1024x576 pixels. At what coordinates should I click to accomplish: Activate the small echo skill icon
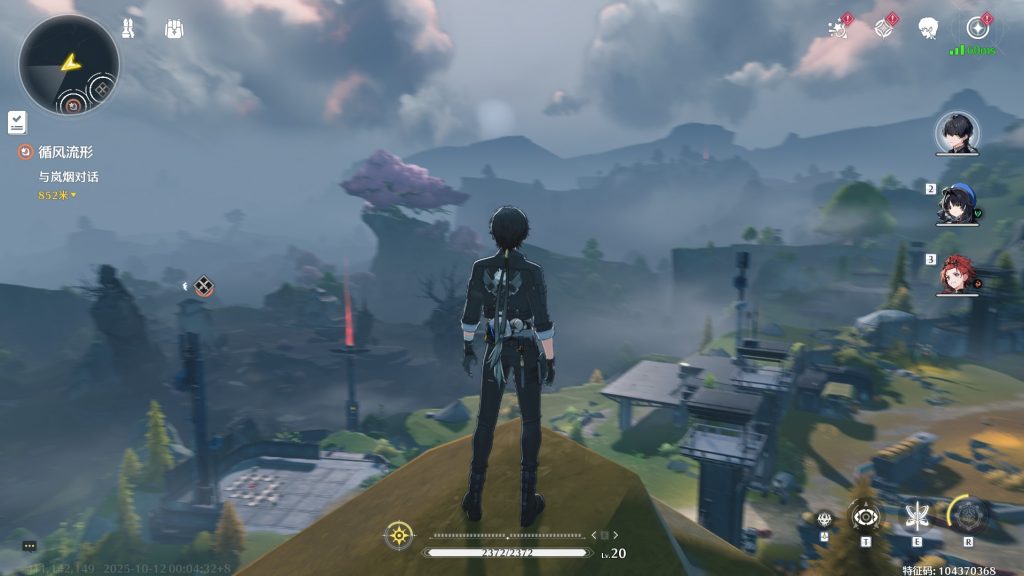point(824,518)
